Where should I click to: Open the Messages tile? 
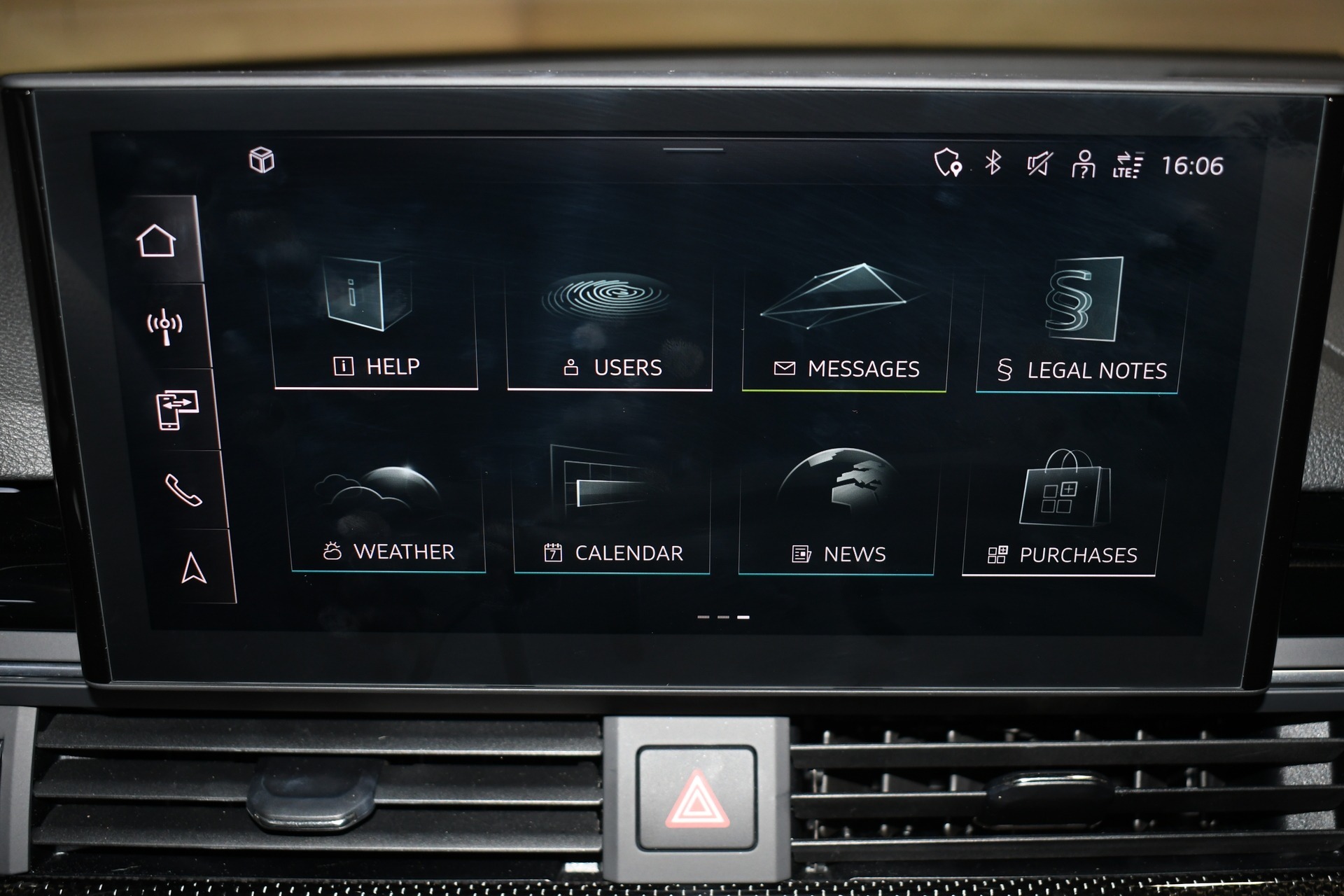845,327
